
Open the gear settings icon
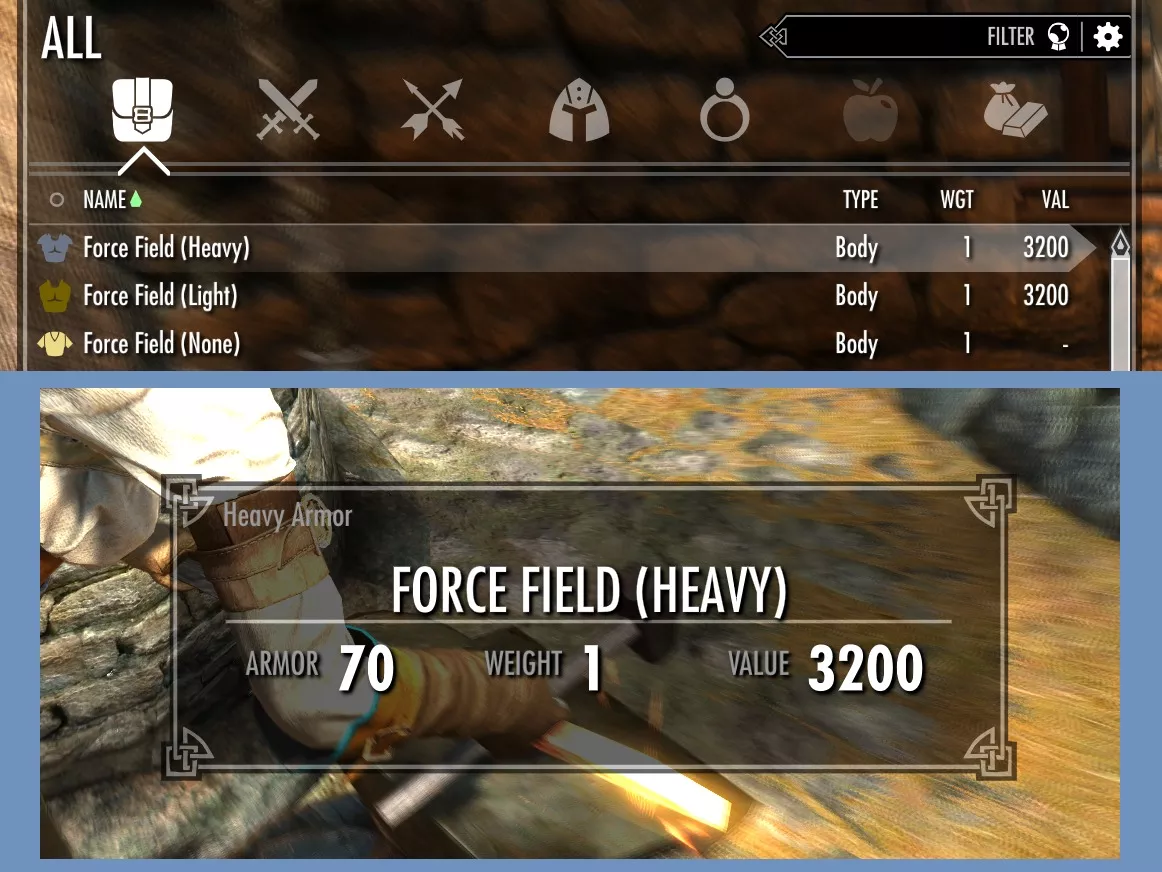click(1108, 37)
